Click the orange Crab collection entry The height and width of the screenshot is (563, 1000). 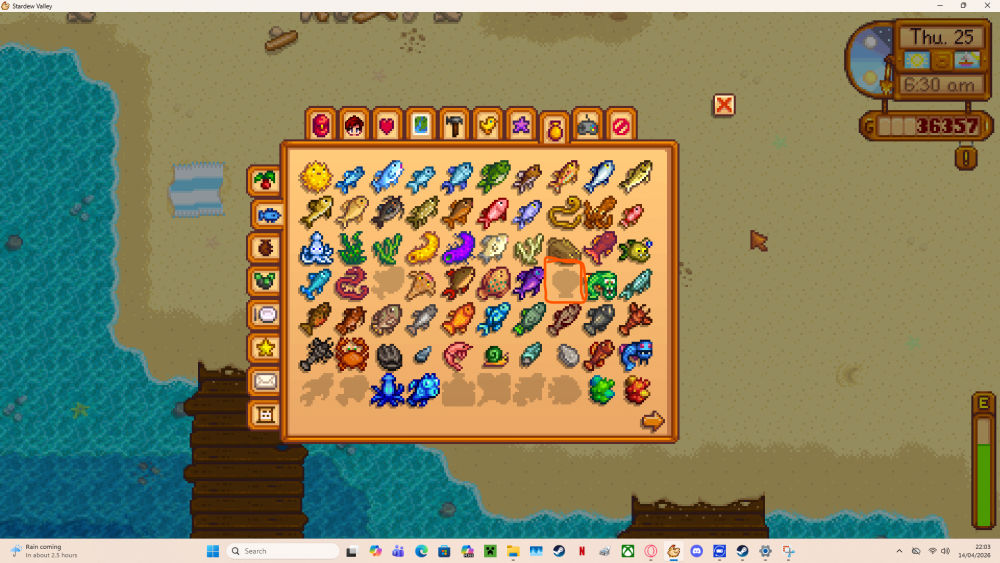coord(352,353)
